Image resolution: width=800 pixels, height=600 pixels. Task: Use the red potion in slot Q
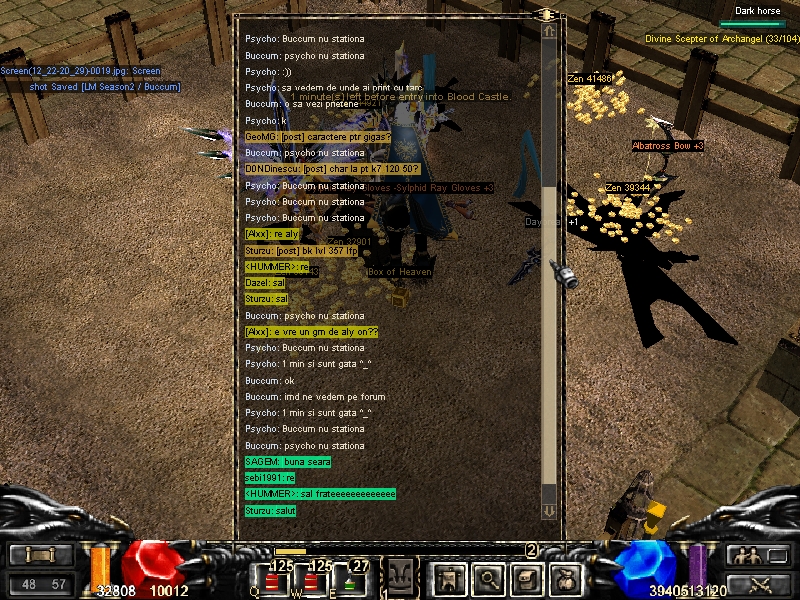[273, 581]
